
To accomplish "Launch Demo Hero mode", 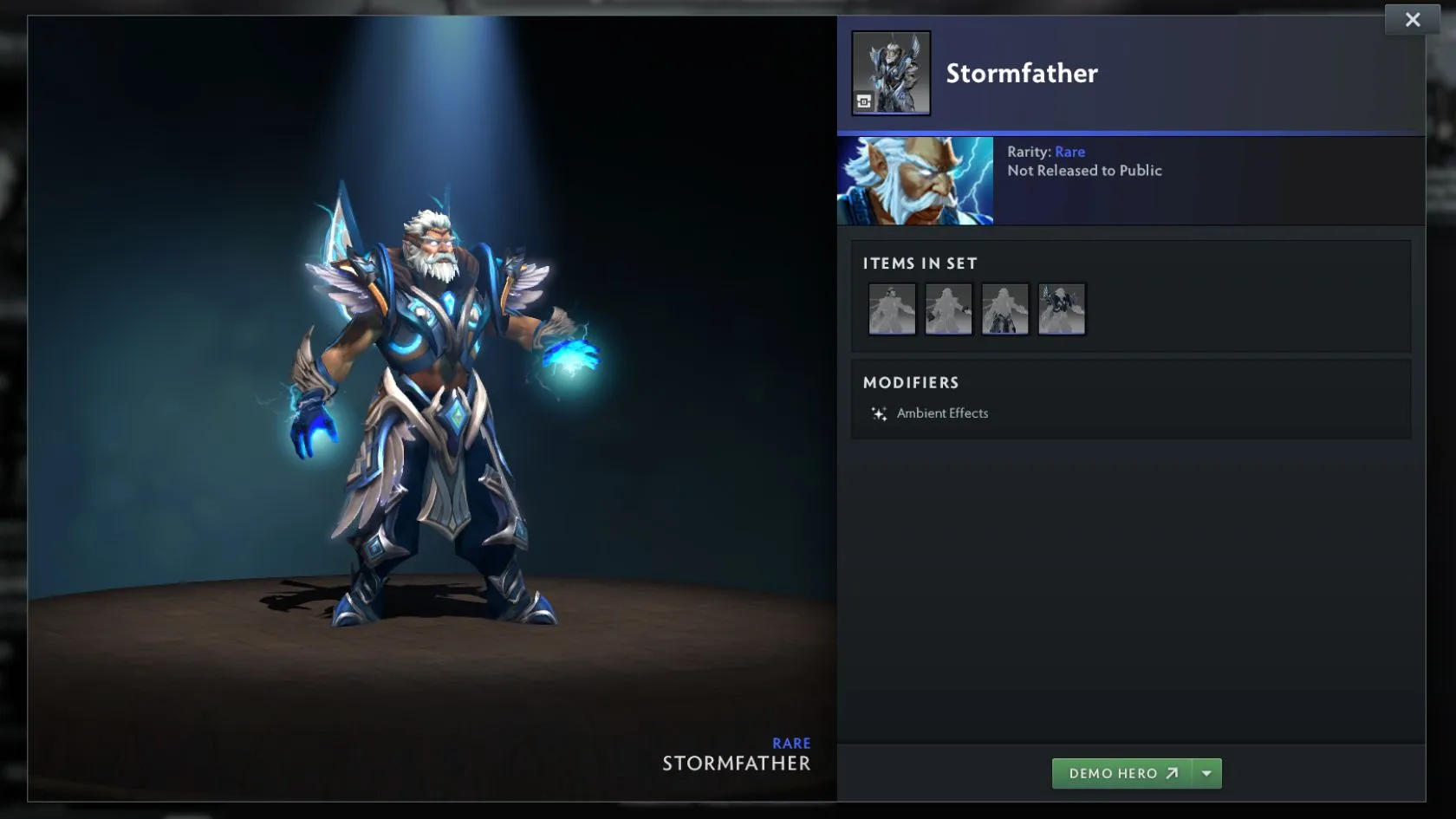I will coord(1122,773).
